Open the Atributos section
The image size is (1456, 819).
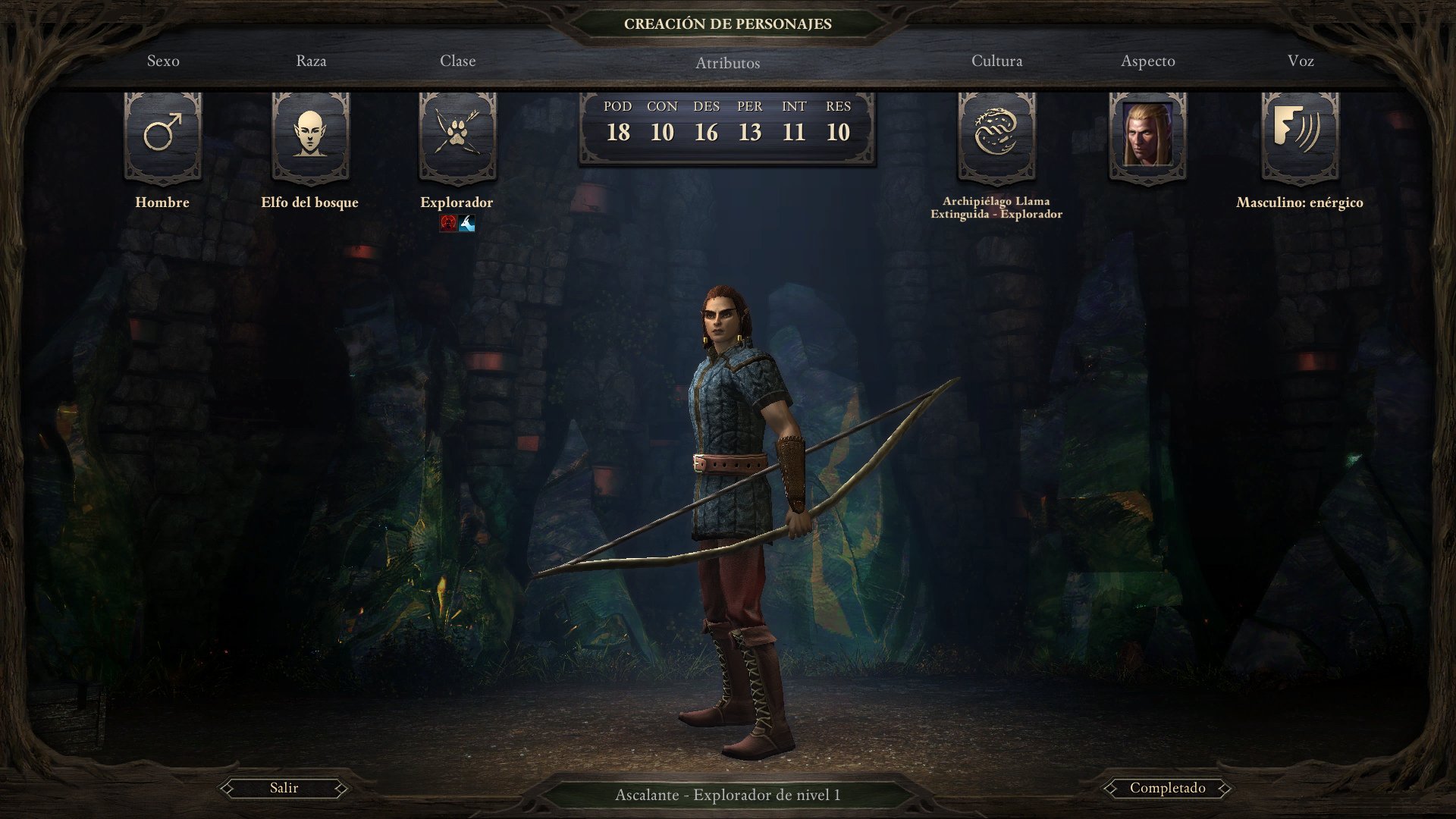(x=727, y=64)
